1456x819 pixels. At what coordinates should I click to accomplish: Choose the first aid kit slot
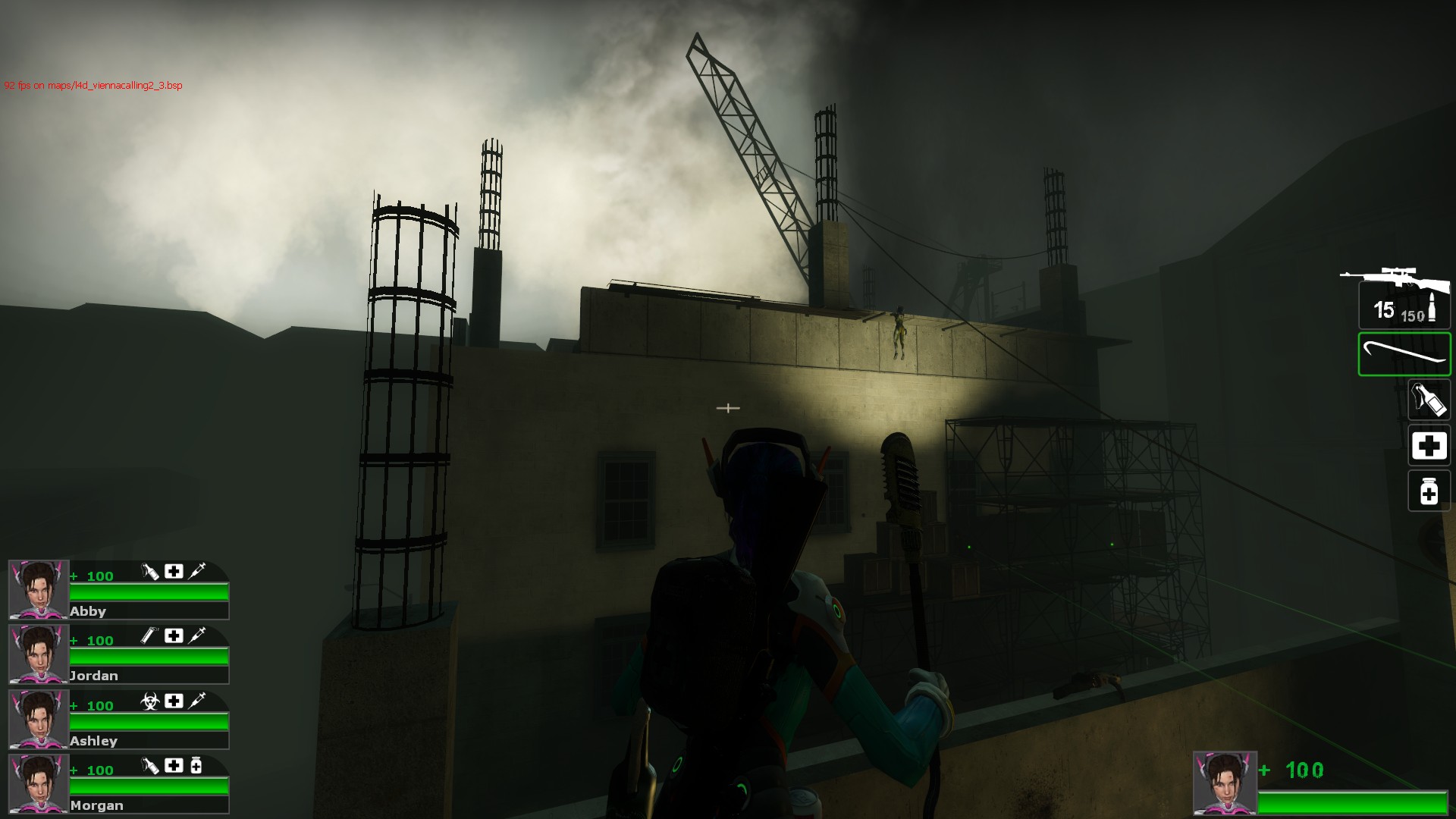pyautogui.click(x=1429, y=446)
